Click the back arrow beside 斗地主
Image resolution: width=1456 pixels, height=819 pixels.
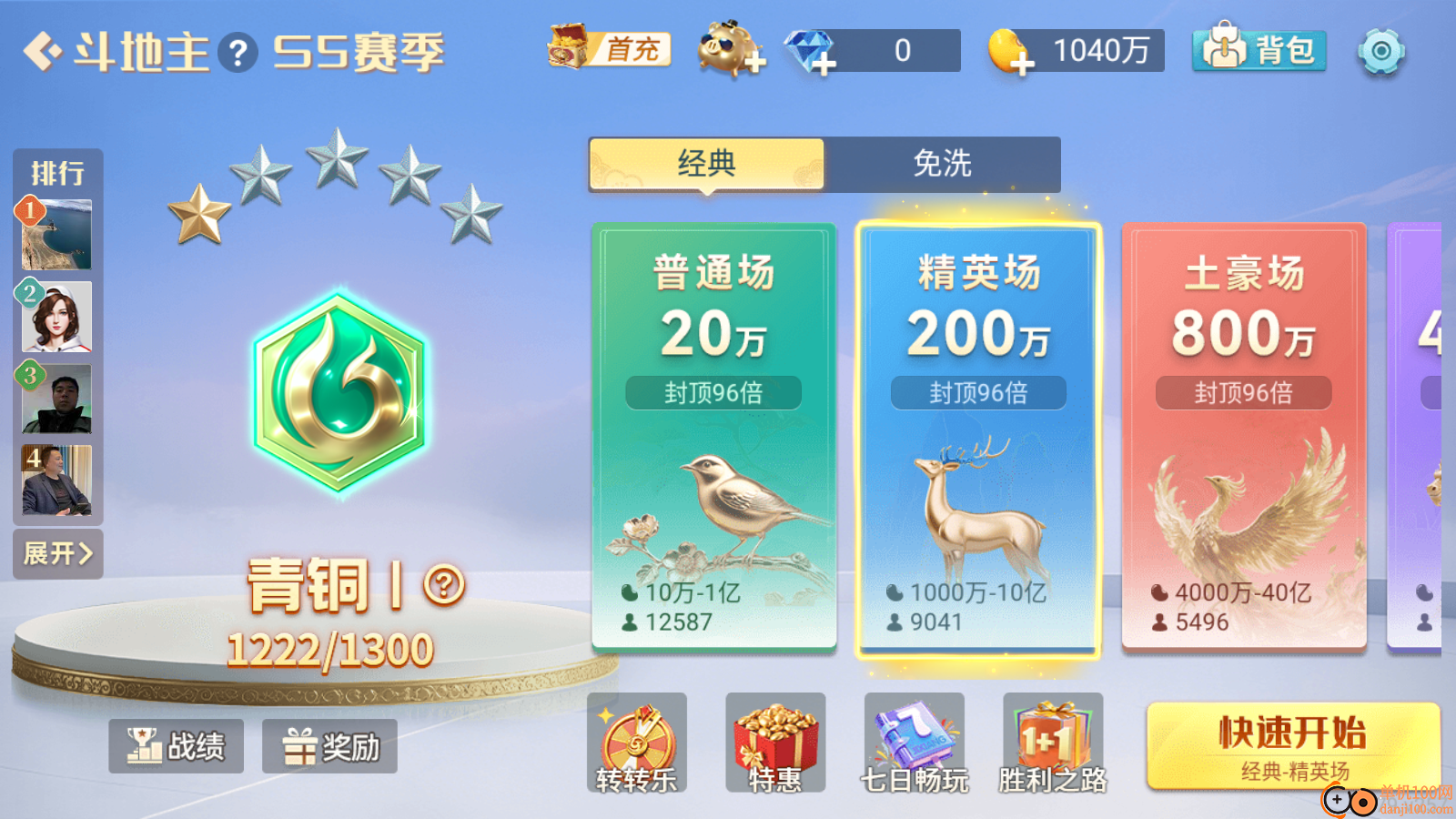coord(44,50)
